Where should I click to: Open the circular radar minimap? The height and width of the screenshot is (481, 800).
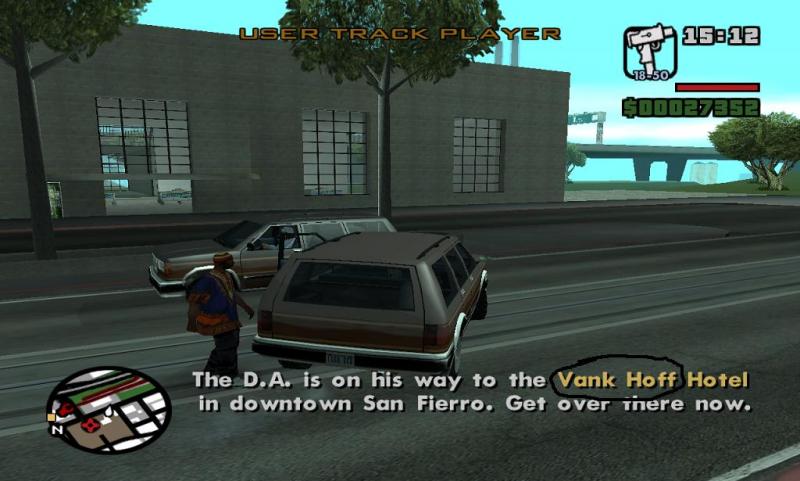109,409
